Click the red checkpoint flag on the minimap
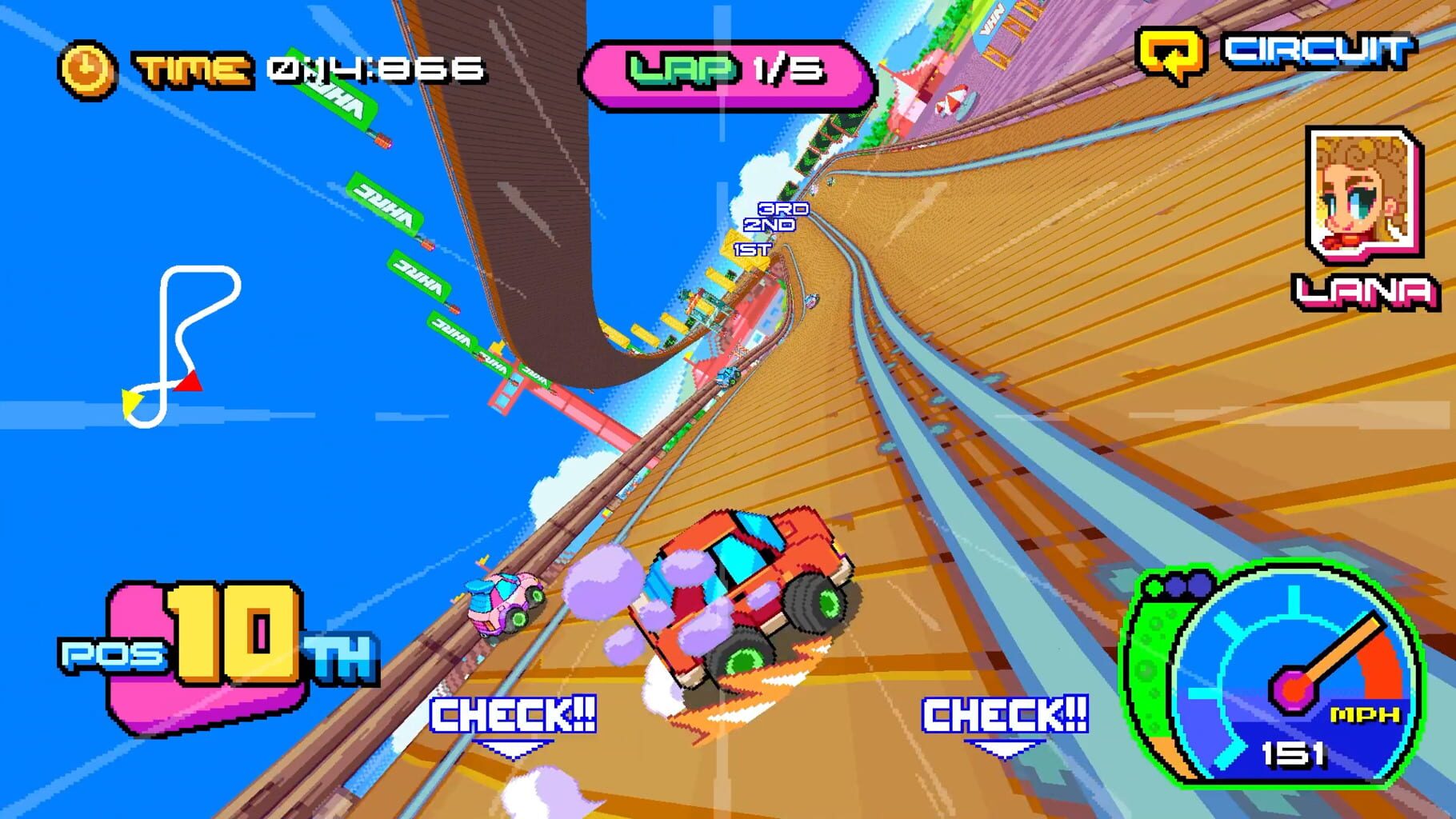This screenshot has height=819, width=1456. pyautogui.click(x=190, y=383)
